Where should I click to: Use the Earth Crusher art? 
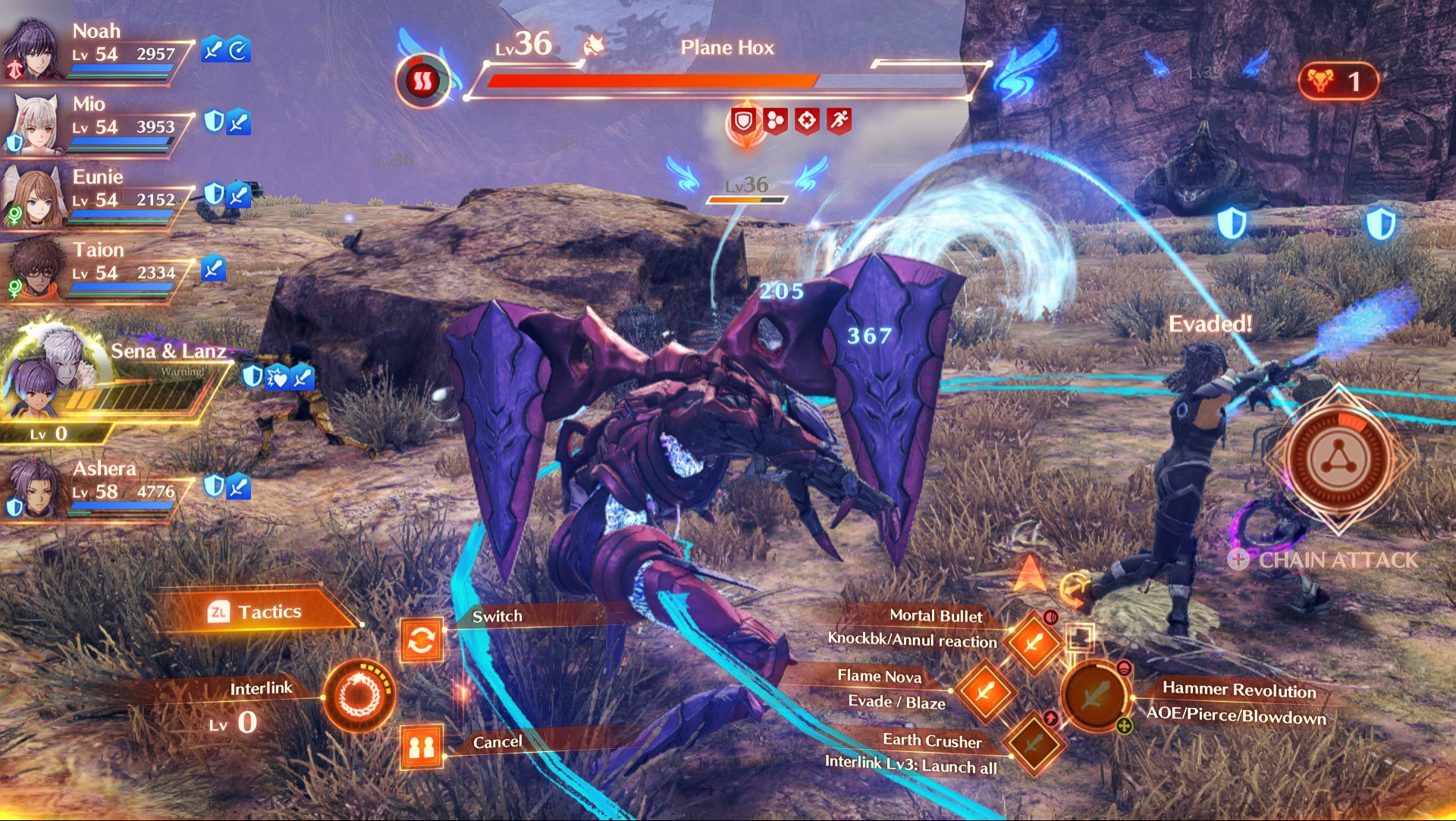(1033, 745)
